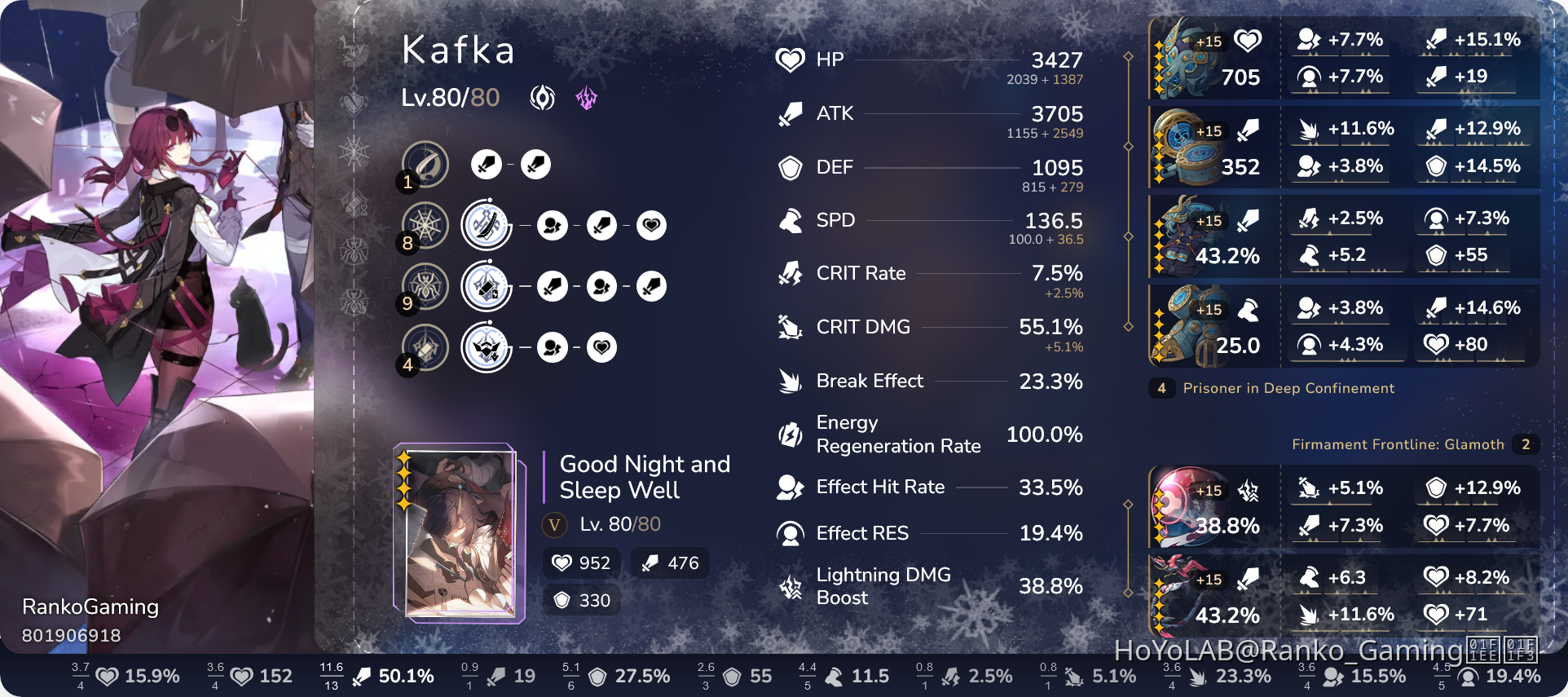1568x697 pixels.
Task: Select the Nihility path icon
Action: pos(542,99)
